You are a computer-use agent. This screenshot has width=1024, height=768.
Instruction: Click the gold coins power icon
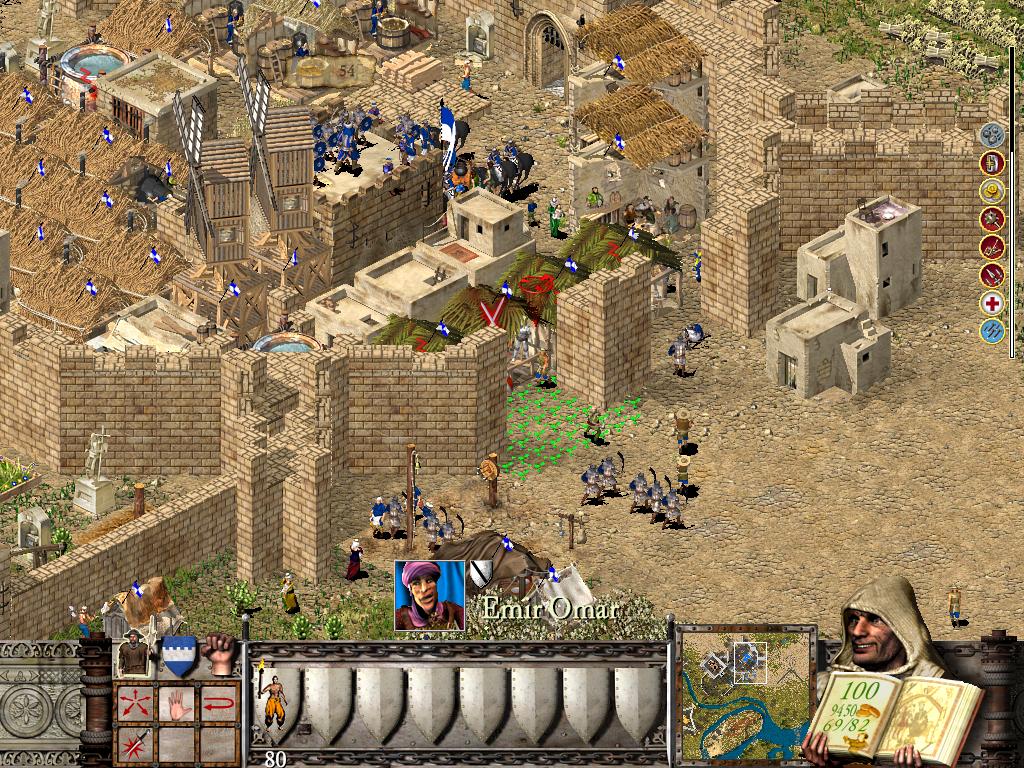pyautogui.click(x=992, y=190)
